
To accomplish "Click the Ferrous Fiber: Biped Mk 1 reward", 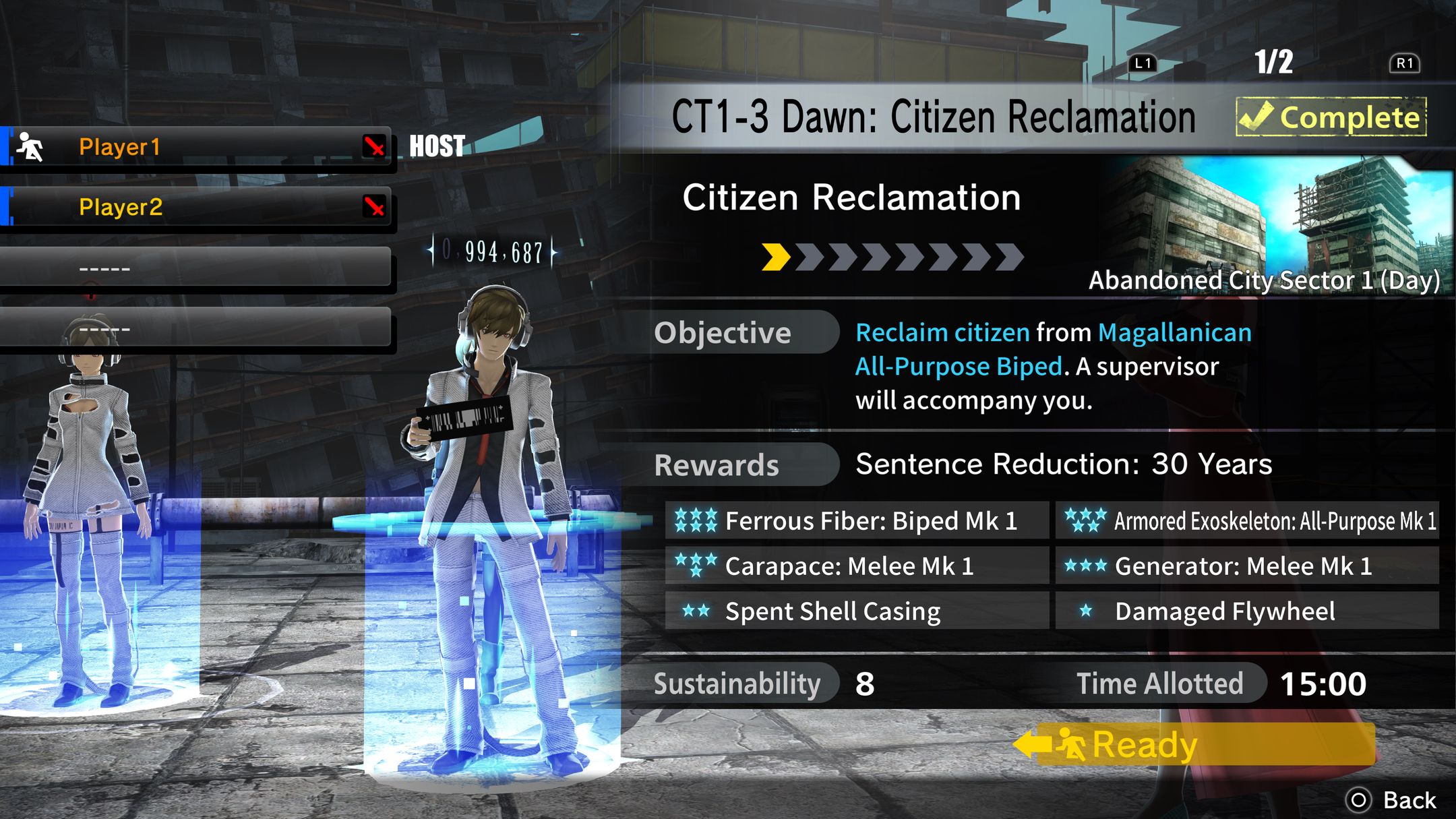I will 856,520.
